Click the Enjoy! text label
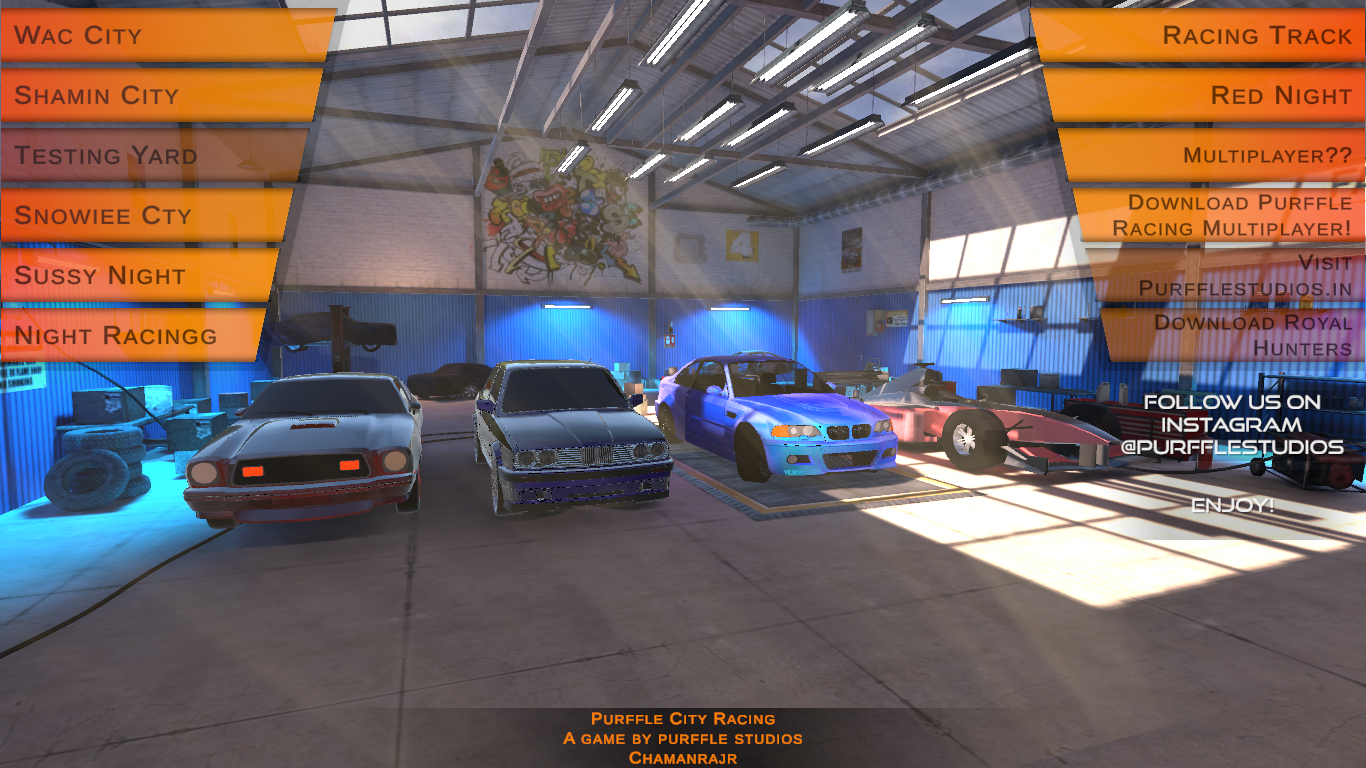Image resolution: width=1366 pixels, height=768 pixels. point(1233,506)
